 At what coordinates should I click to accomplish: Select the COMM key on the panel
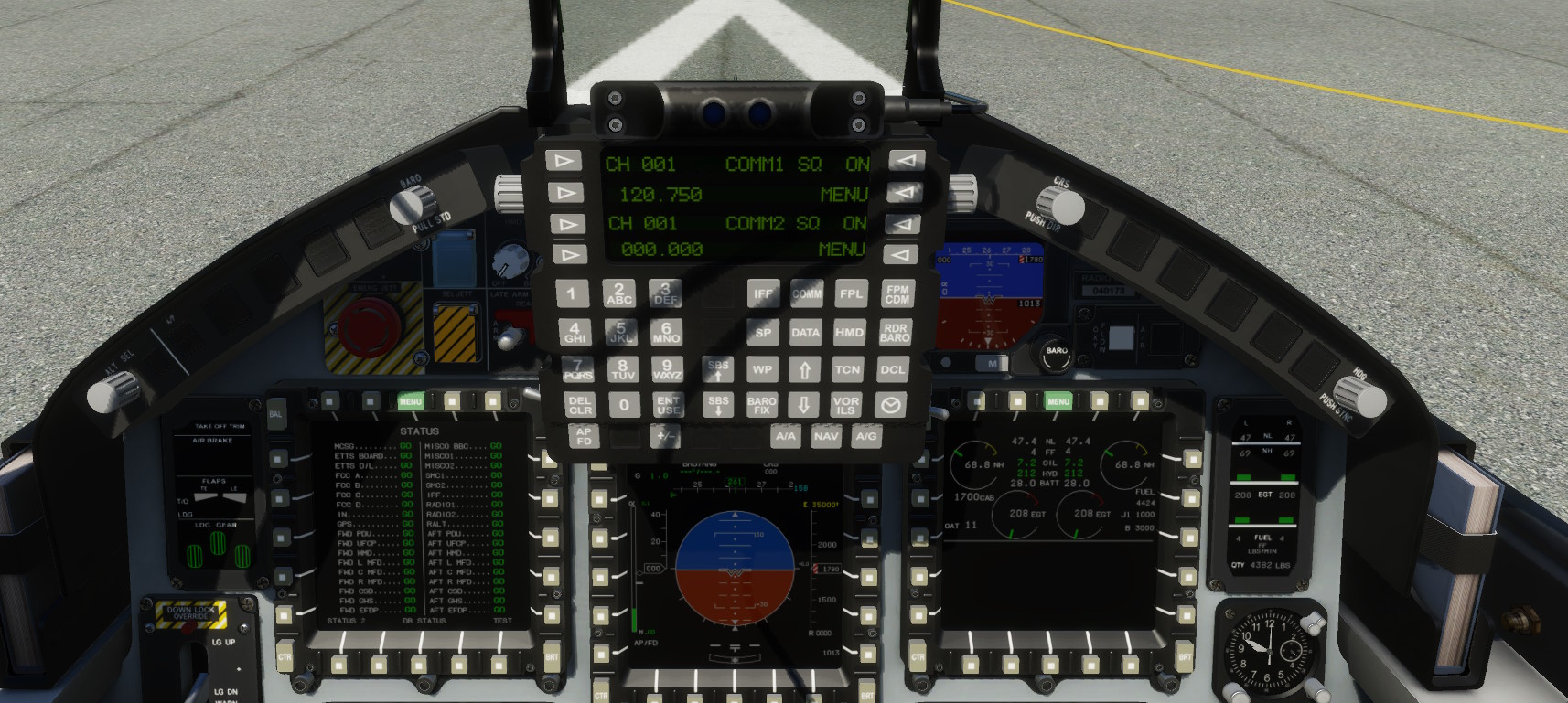(x=806, y=294)
